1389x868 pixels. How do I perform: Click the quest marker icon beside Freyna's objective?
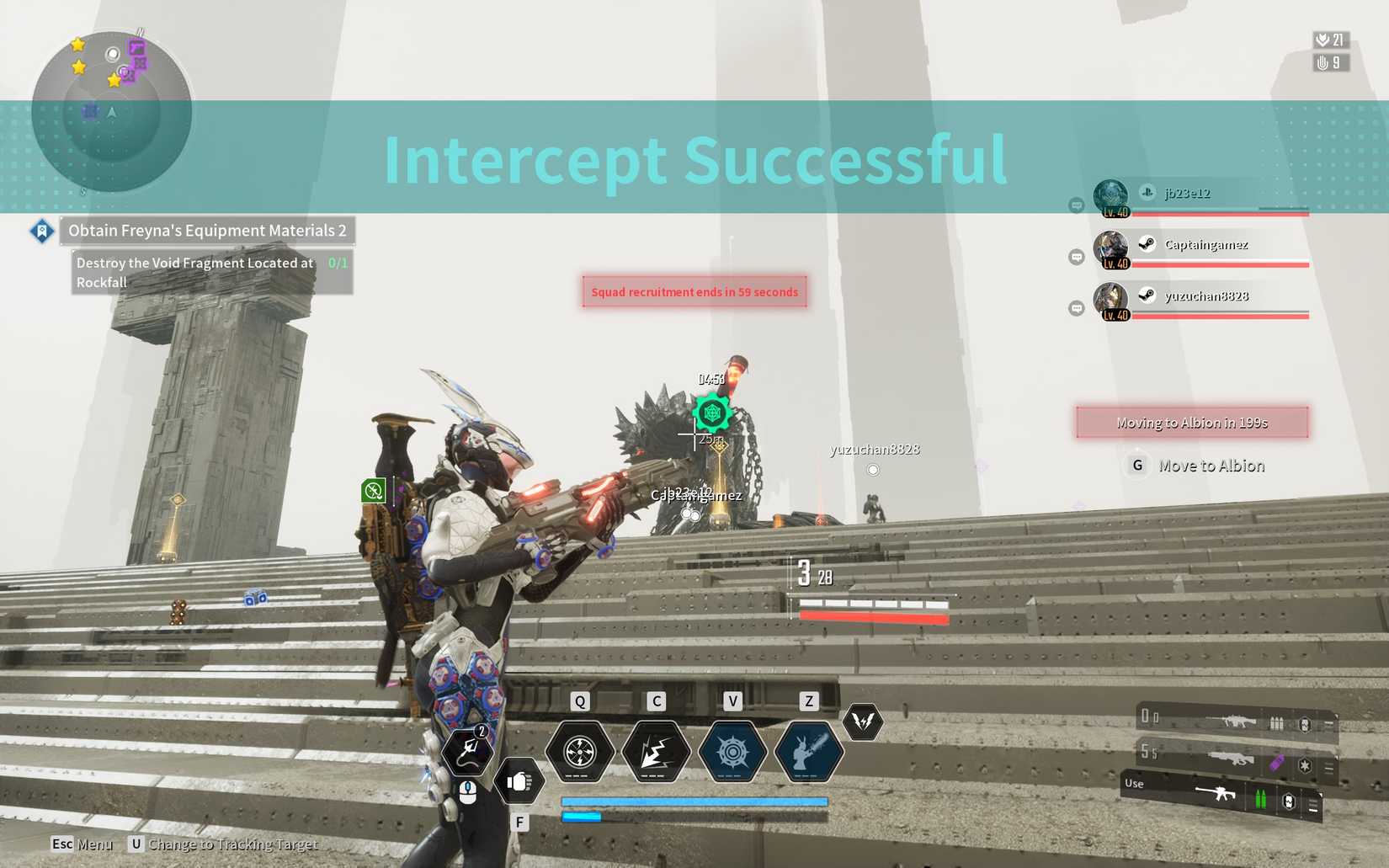(40, 231)
